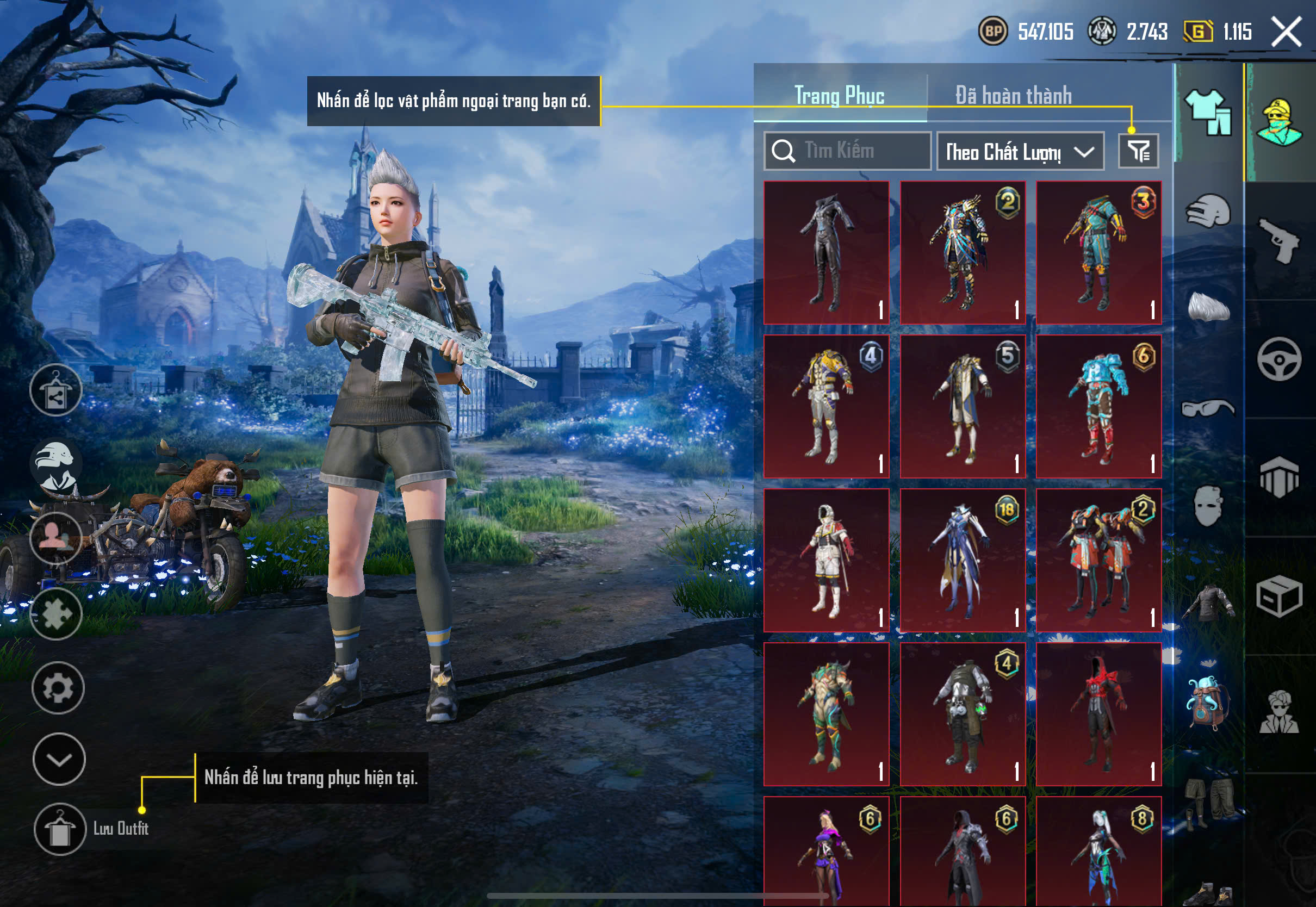Choose the white hooded spacesuit outfit
Screen dimensions: 1316x907
826,560
